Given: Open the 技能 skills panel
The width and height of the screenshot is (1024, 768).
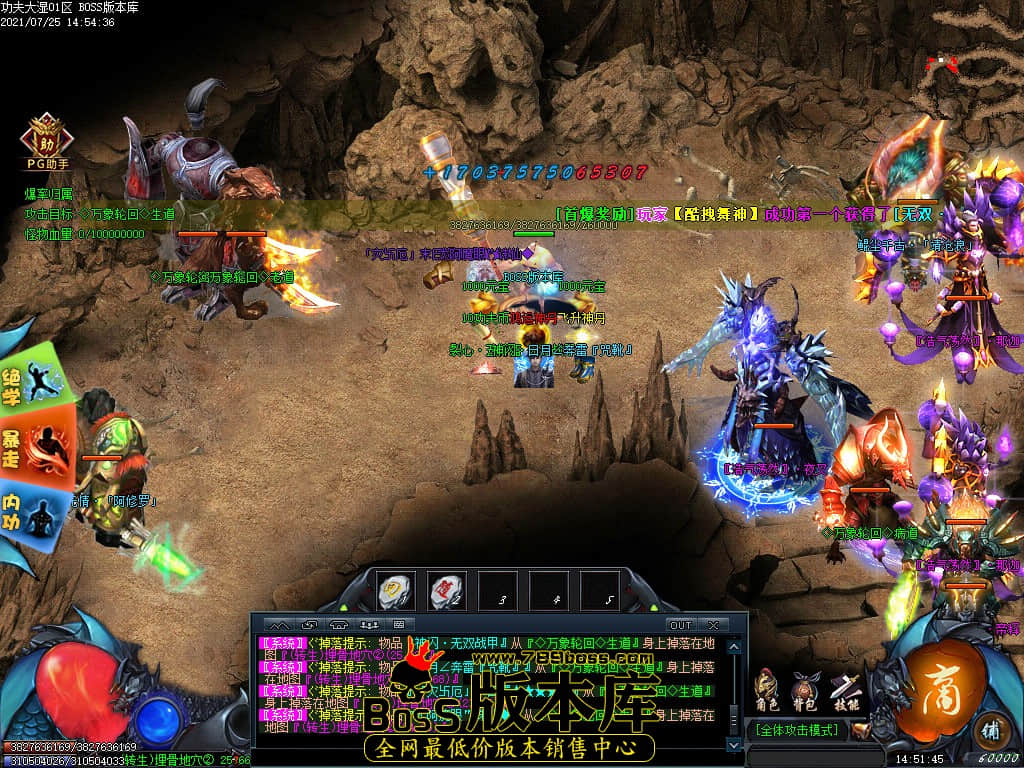Looking at the screenshot, I should click(844, 689).
